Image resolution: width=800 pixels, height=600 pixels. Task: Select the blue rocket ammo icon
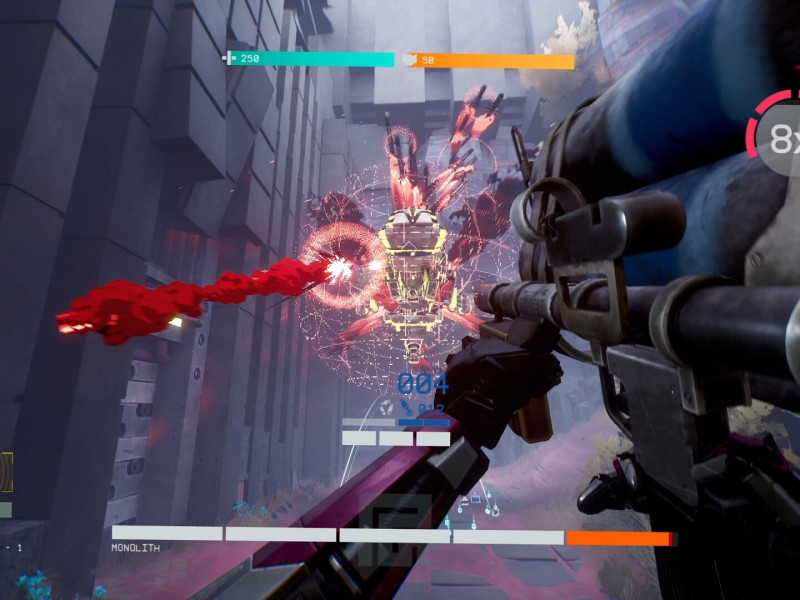pyautogui.click(x=408, y=407)
